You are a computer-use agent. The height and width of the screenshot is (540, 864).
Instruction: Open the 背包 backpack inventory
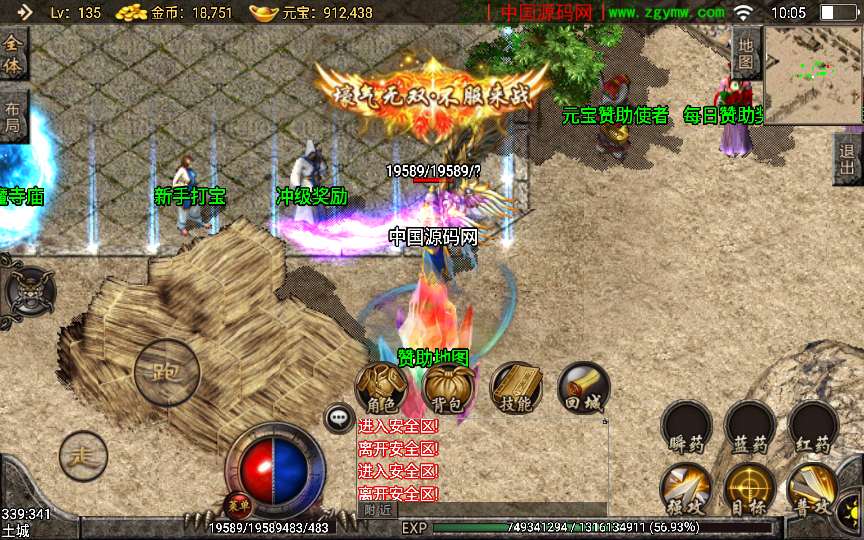[x=448, y=386]
